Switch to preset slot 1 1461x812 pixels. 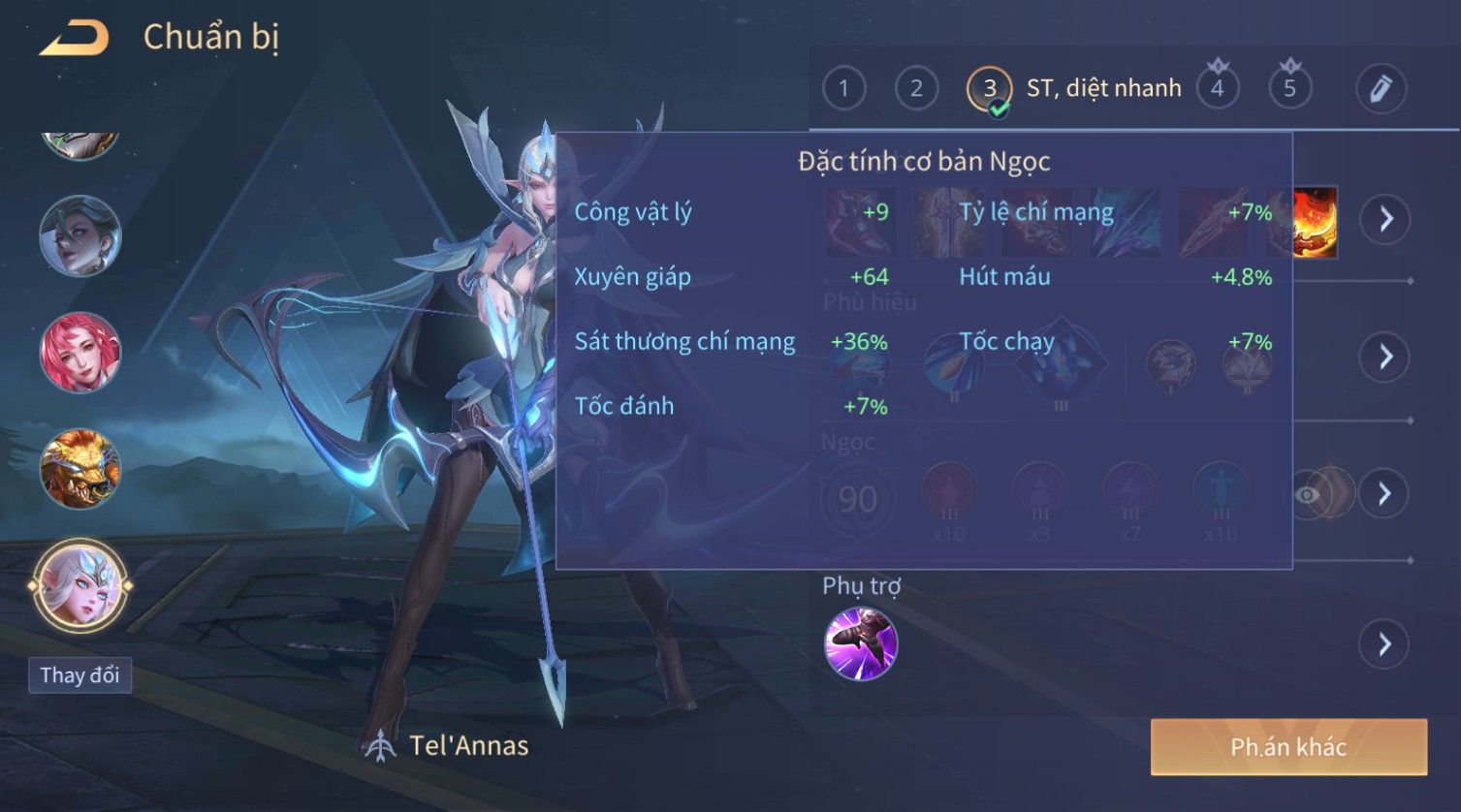tap(843, 89)
